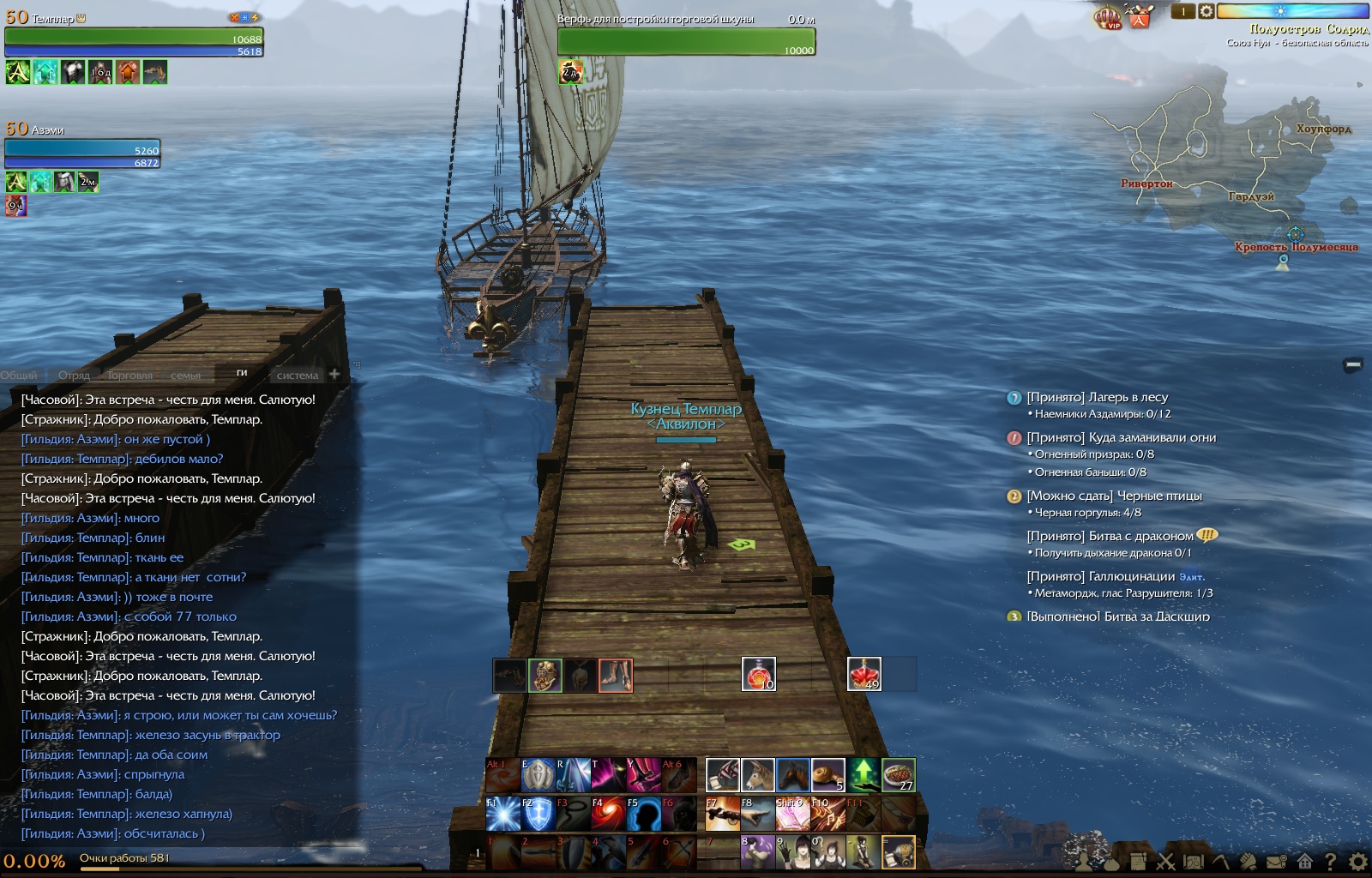The height and width of the screenshot is (878, 1372).
Task: Add a new chat tab with plus button
Action: point(334,375)
